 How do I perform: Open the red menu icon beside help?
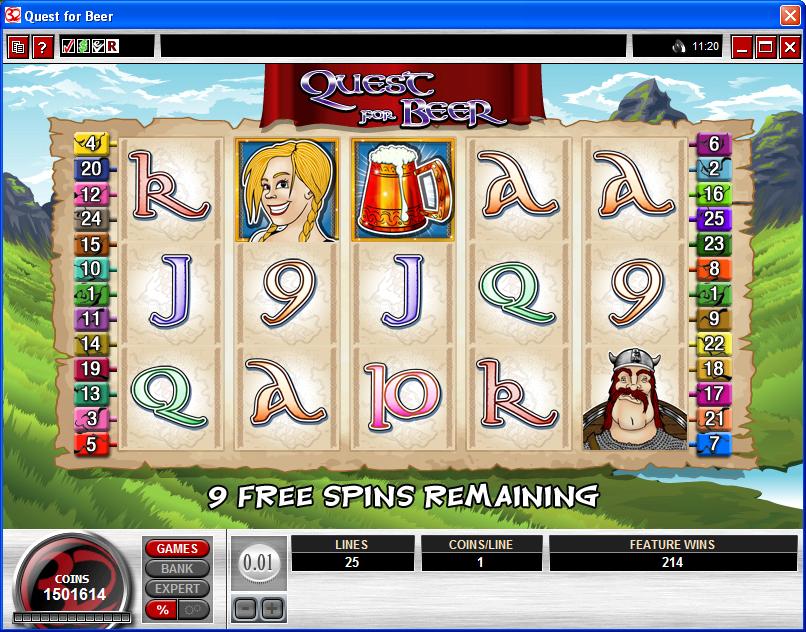coord(18,46)
